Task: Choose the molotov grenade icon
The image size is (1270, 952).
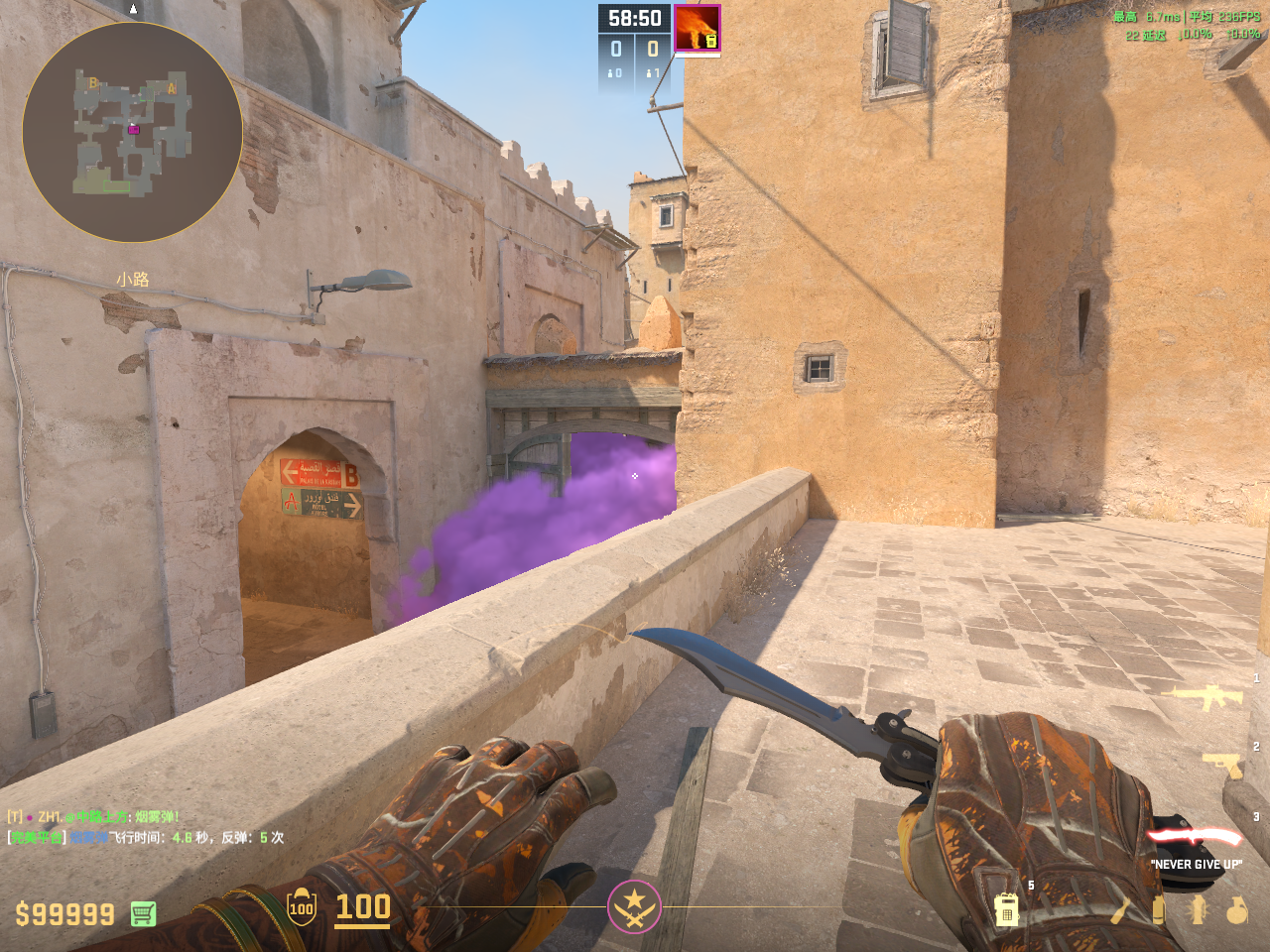Action: [1121, 909]
